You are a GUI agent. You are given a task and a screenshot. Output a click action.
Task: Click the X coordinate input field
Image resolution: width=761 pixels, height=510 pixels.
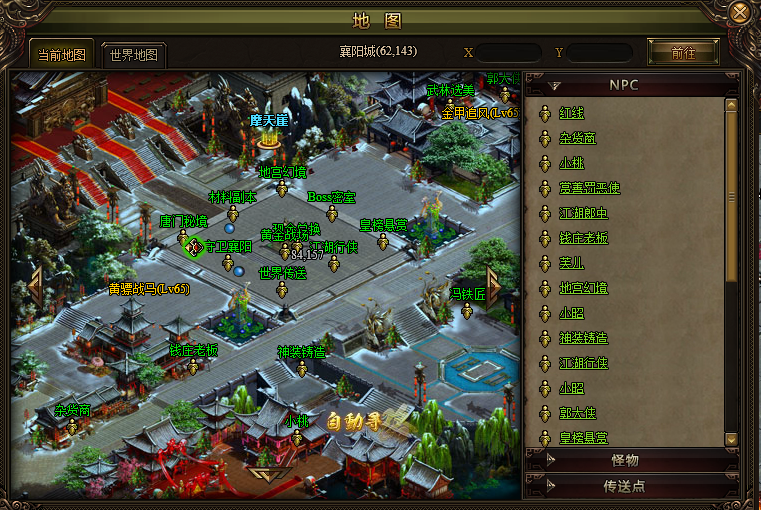[507, 52]
